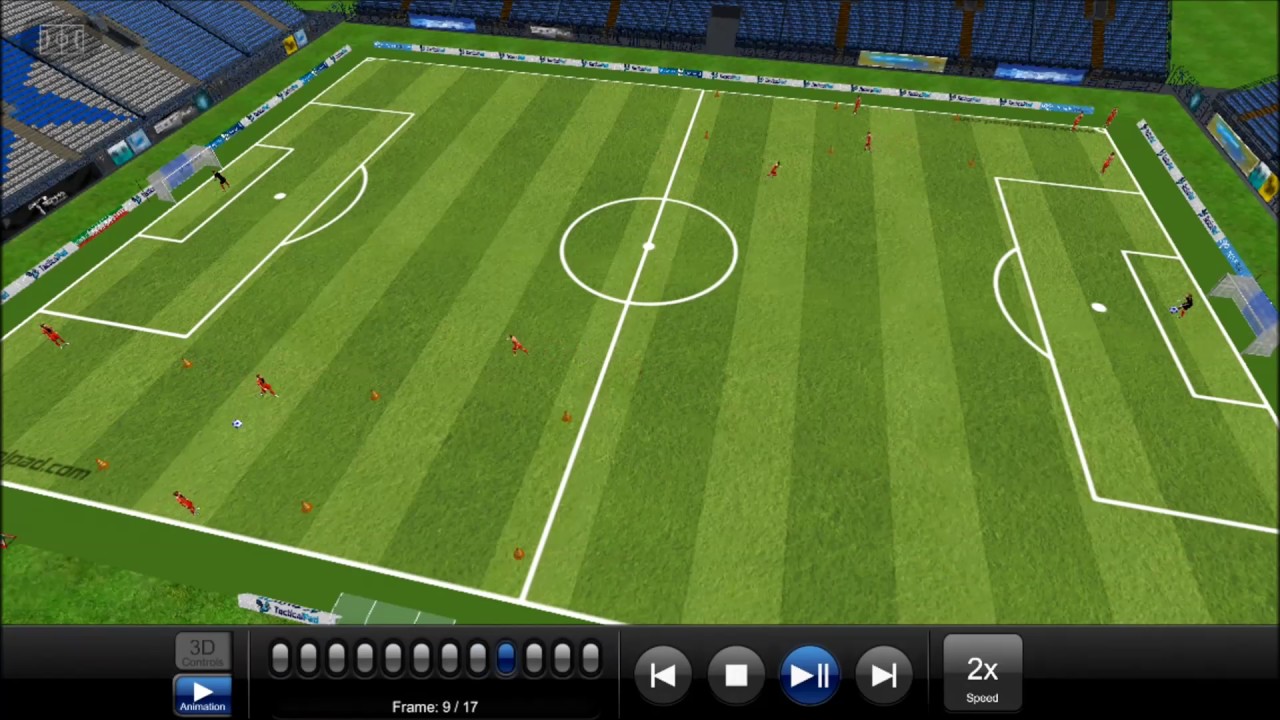Stop the animation playback
Screen dimensions: 1280x720
736,676
